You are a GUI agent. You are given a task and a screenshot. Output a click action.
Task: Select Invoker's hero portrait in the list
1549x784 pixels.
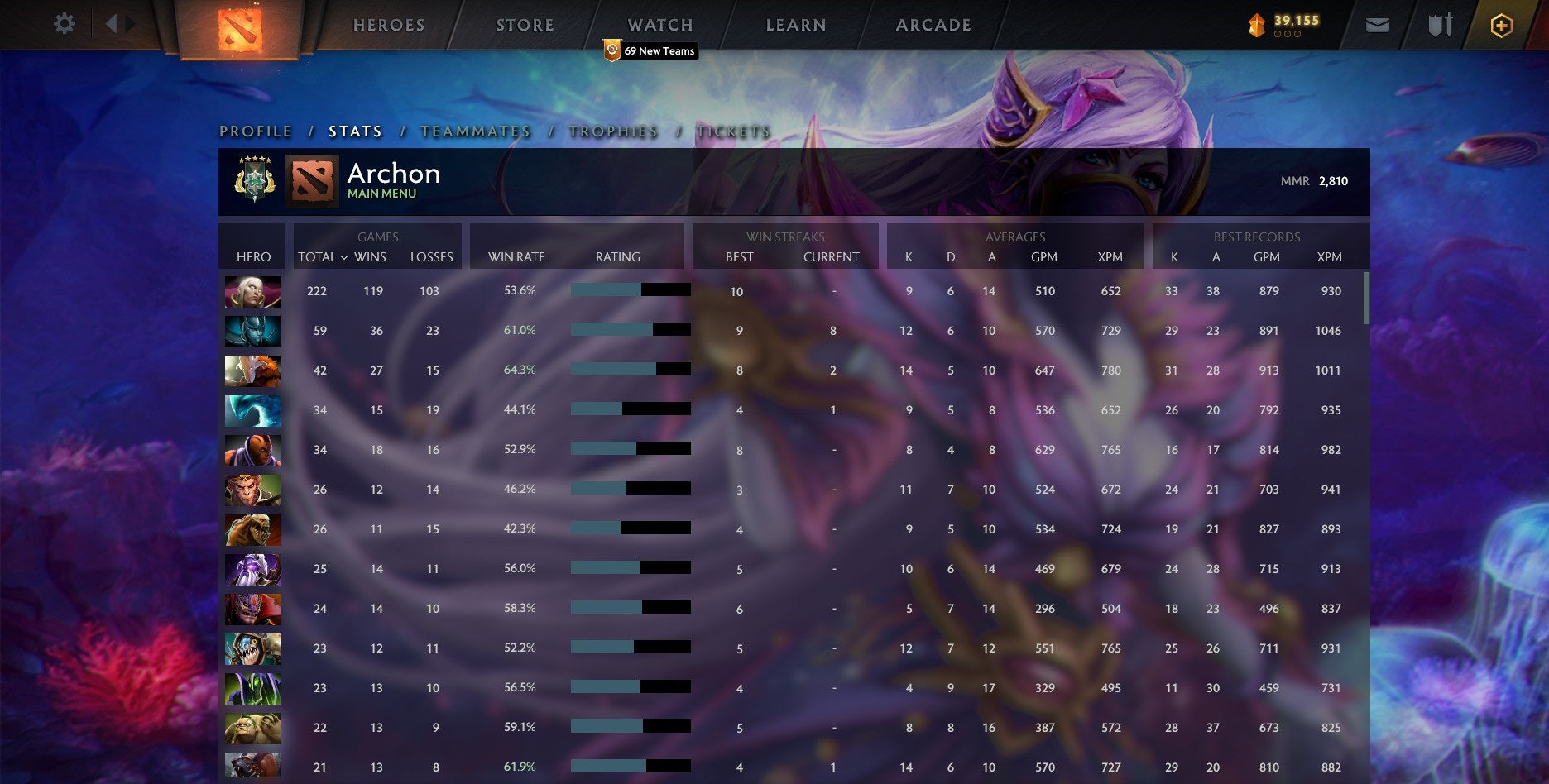252,291
